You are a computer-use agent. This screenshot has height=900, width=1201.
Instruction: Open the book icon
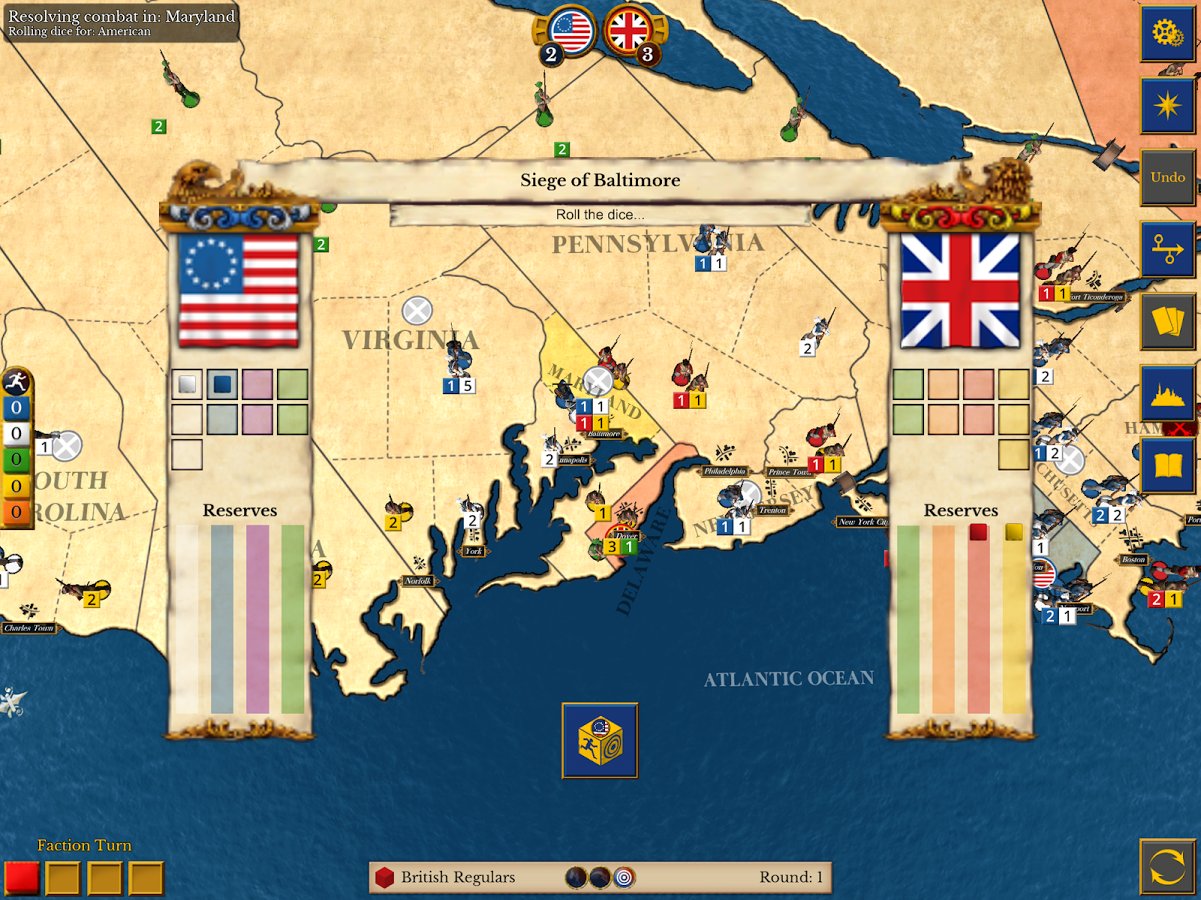[1167, 465]
